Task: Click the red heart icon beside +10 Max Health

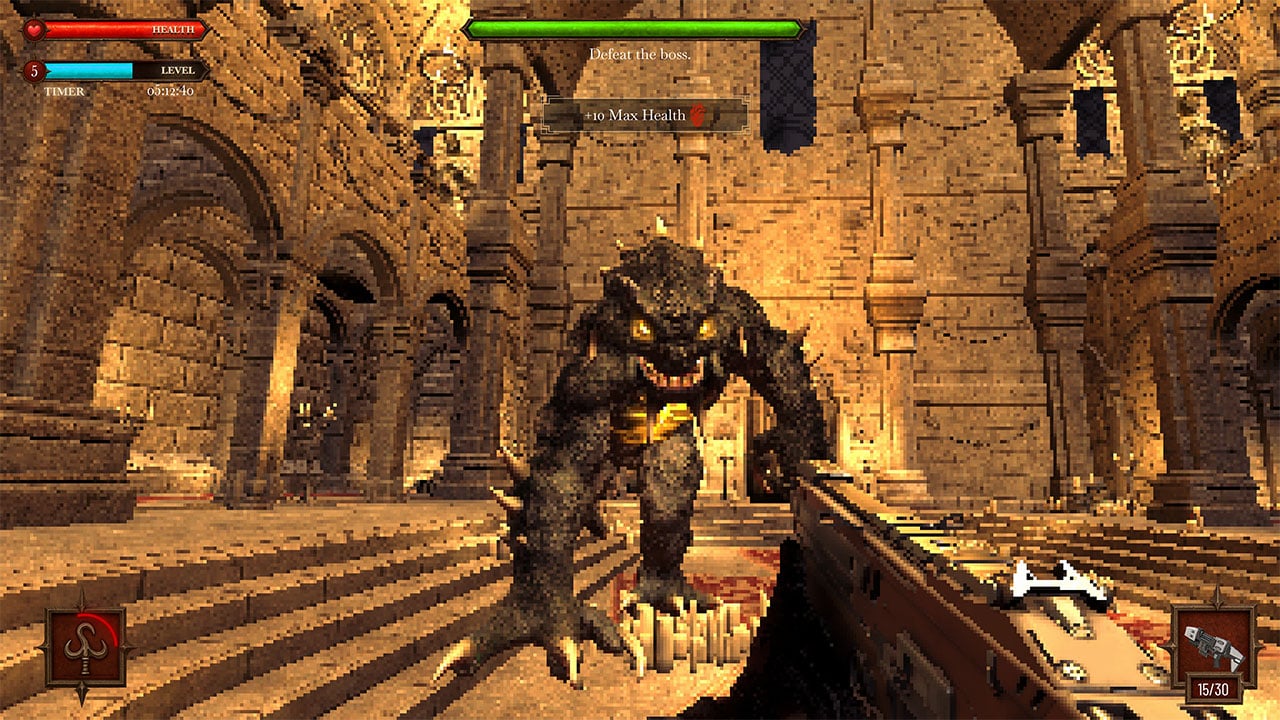Action: pyautogui.click(x=698, y=113)
